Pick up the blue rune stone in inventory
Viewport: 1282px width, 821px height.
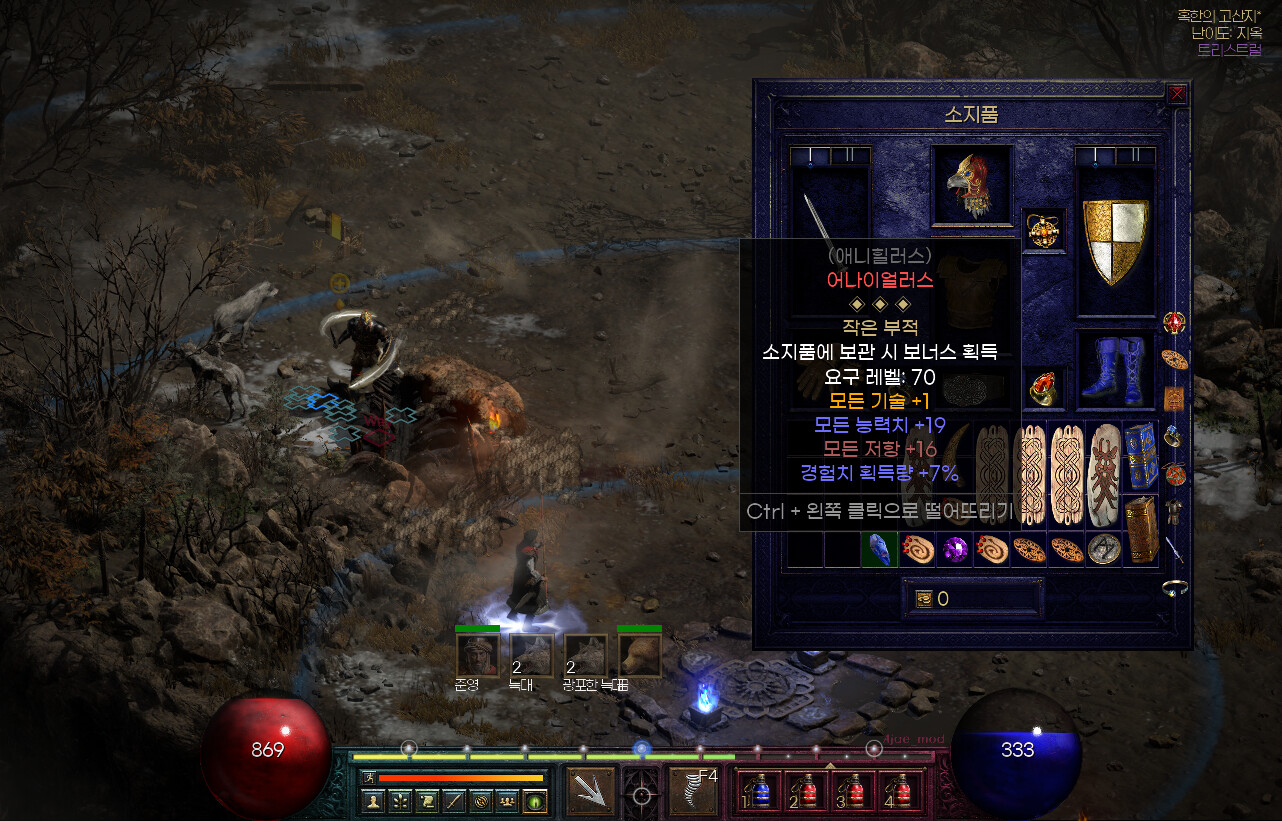pos(879,549)
